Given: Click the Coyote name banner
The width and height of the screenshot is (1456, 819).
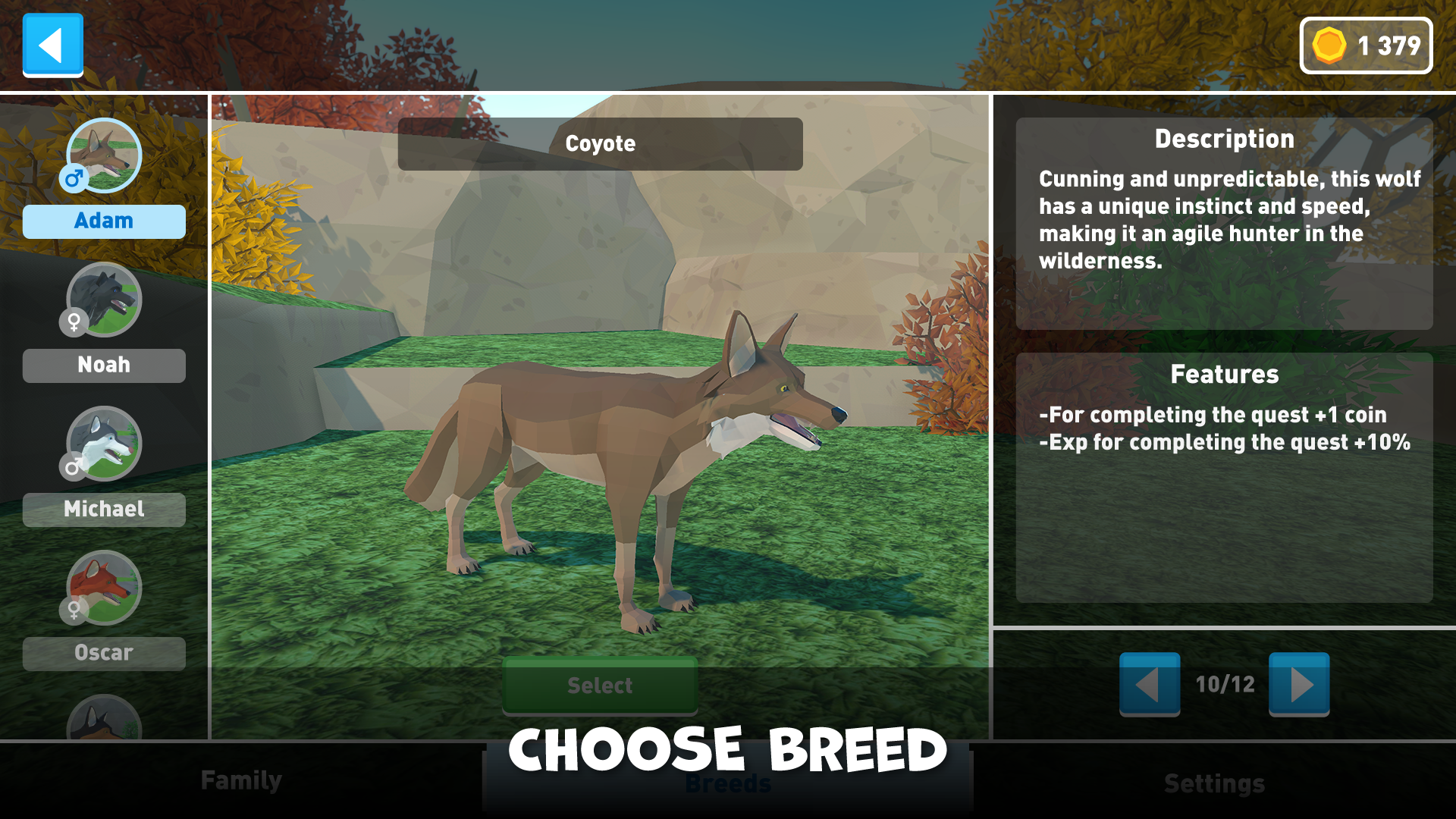Looking at the screenshot, I should click(x=600, y=144).
